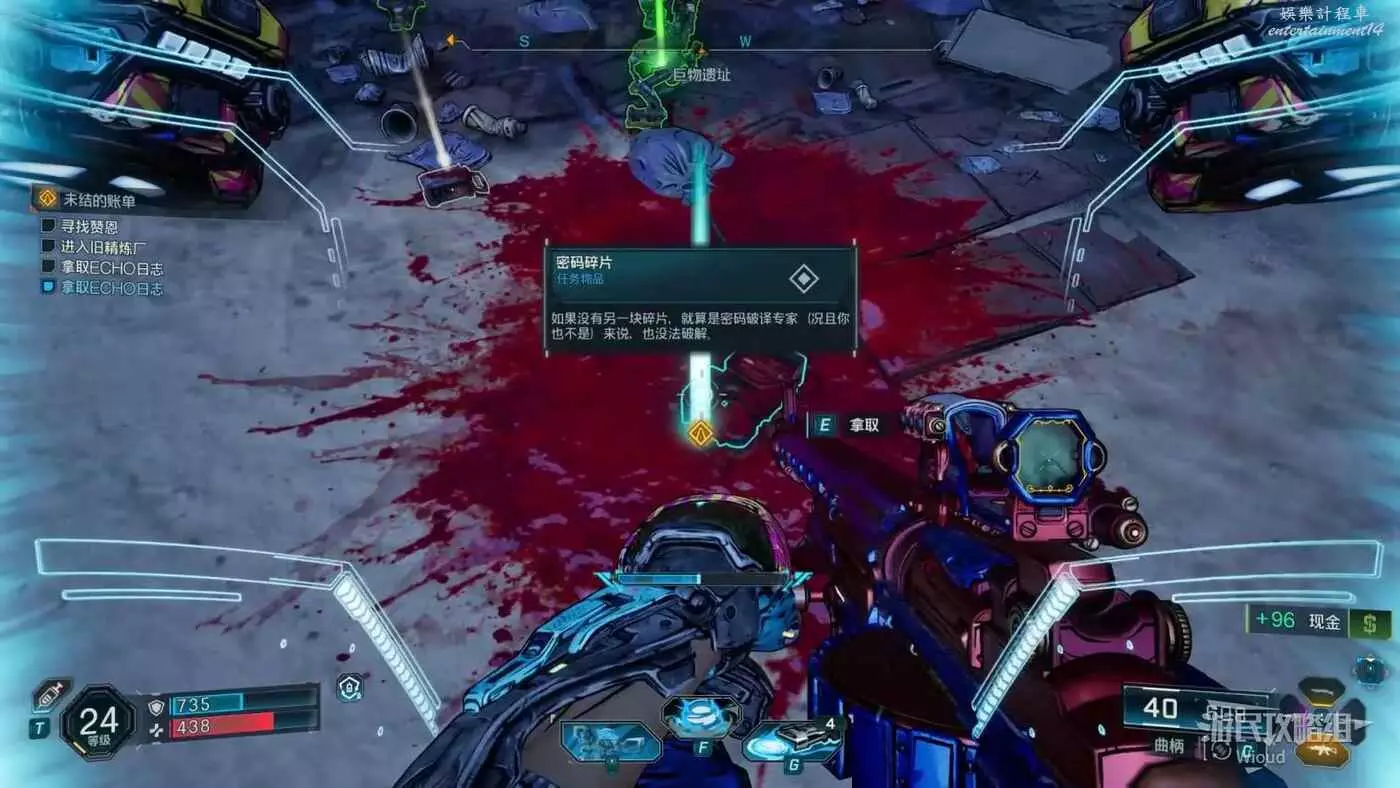Click the level 24 badge

tap(98, 722)
